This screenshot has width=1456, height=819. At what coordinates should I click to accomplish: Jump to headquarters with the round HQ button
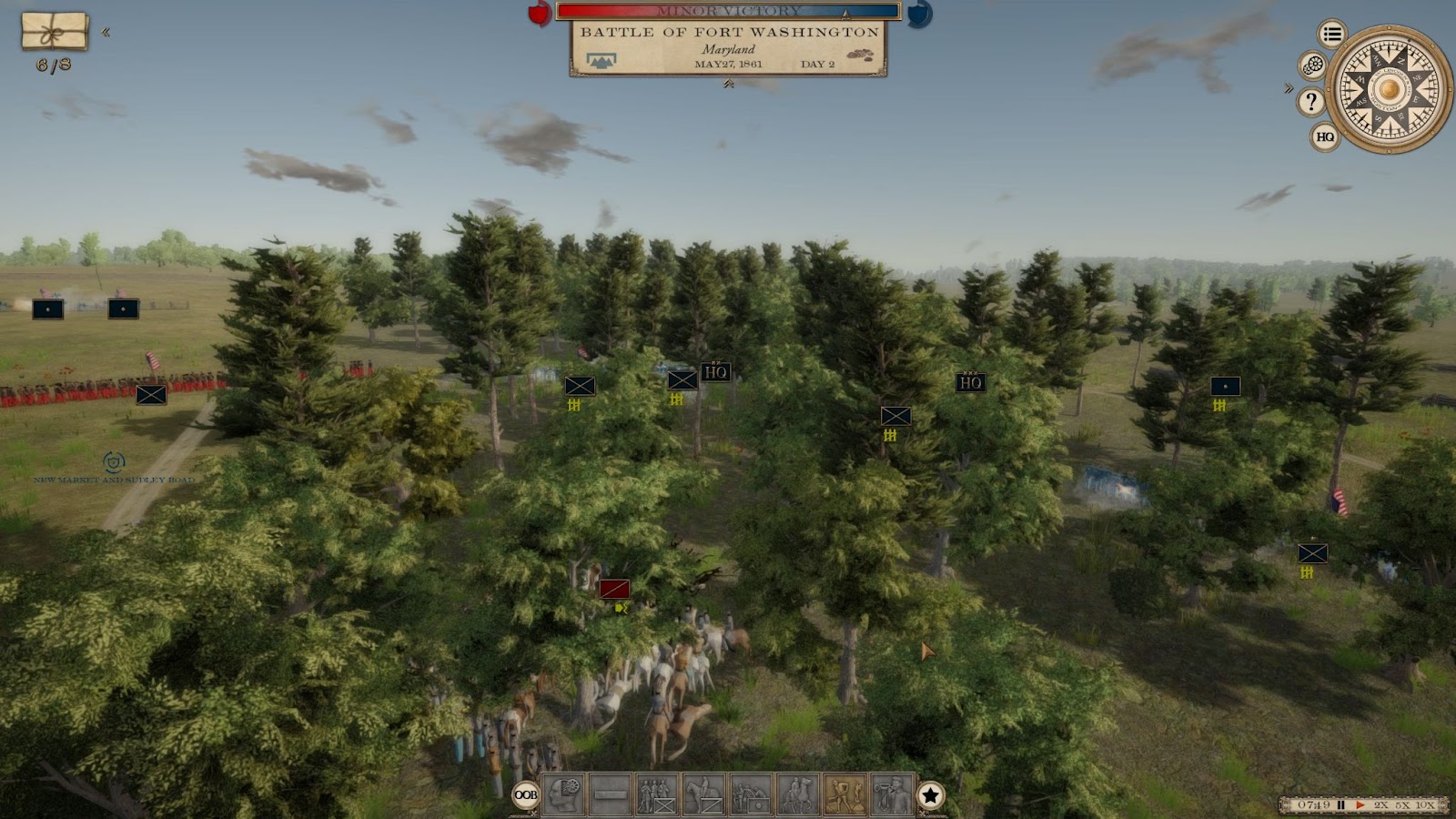tap(1325, 136)
